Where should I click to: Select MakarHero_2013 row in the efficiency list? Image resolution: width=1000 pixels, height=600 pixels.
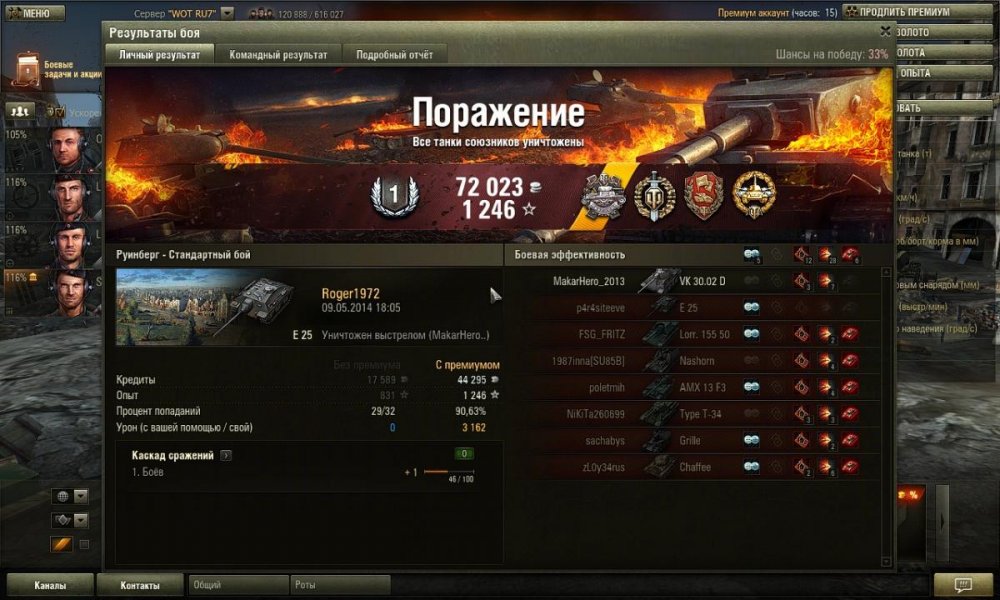pyautogui.click(x=690, y=281)
